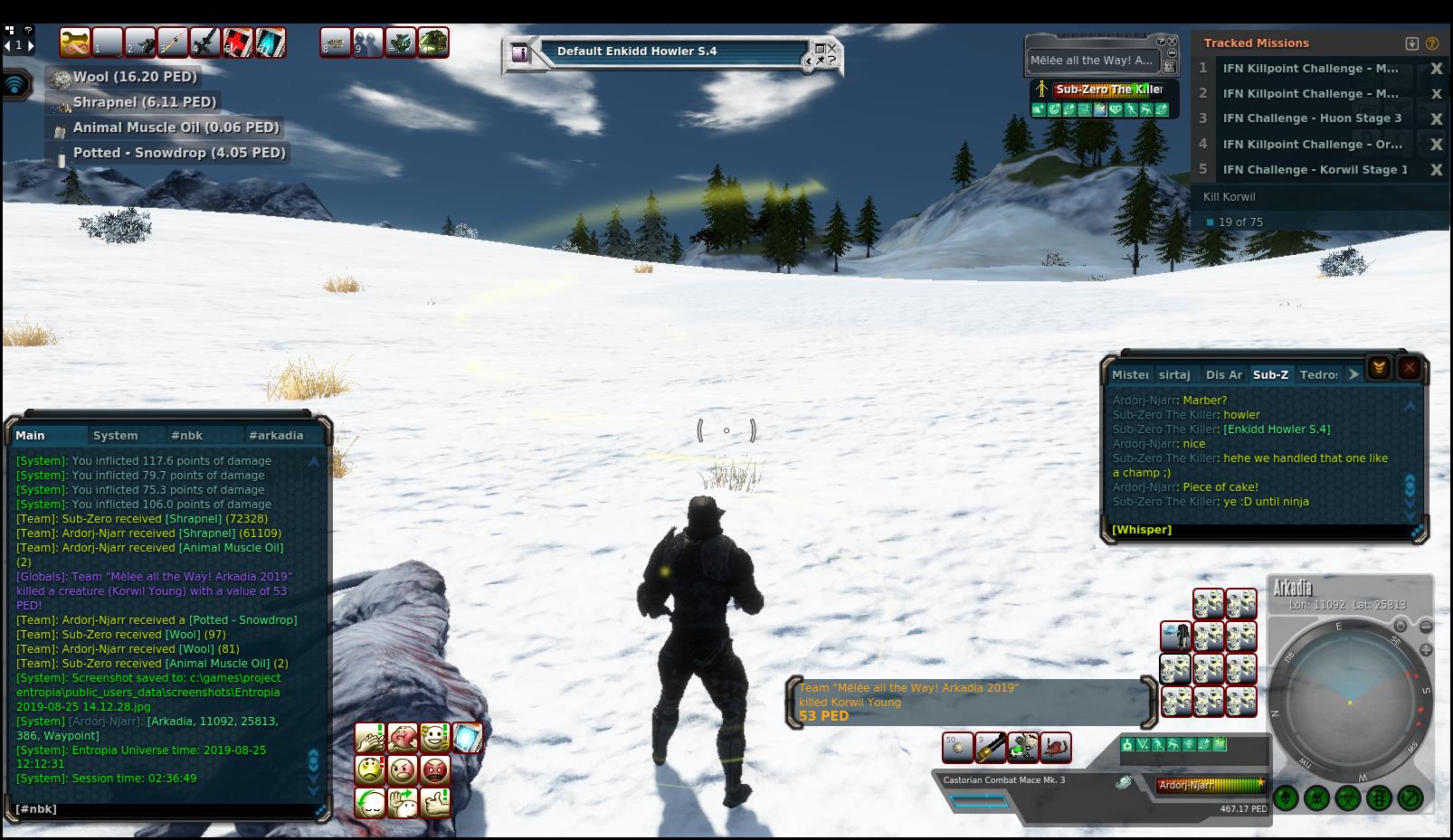
Task: Trigger the clapping hands emote
Action: (x=370, y=738)
